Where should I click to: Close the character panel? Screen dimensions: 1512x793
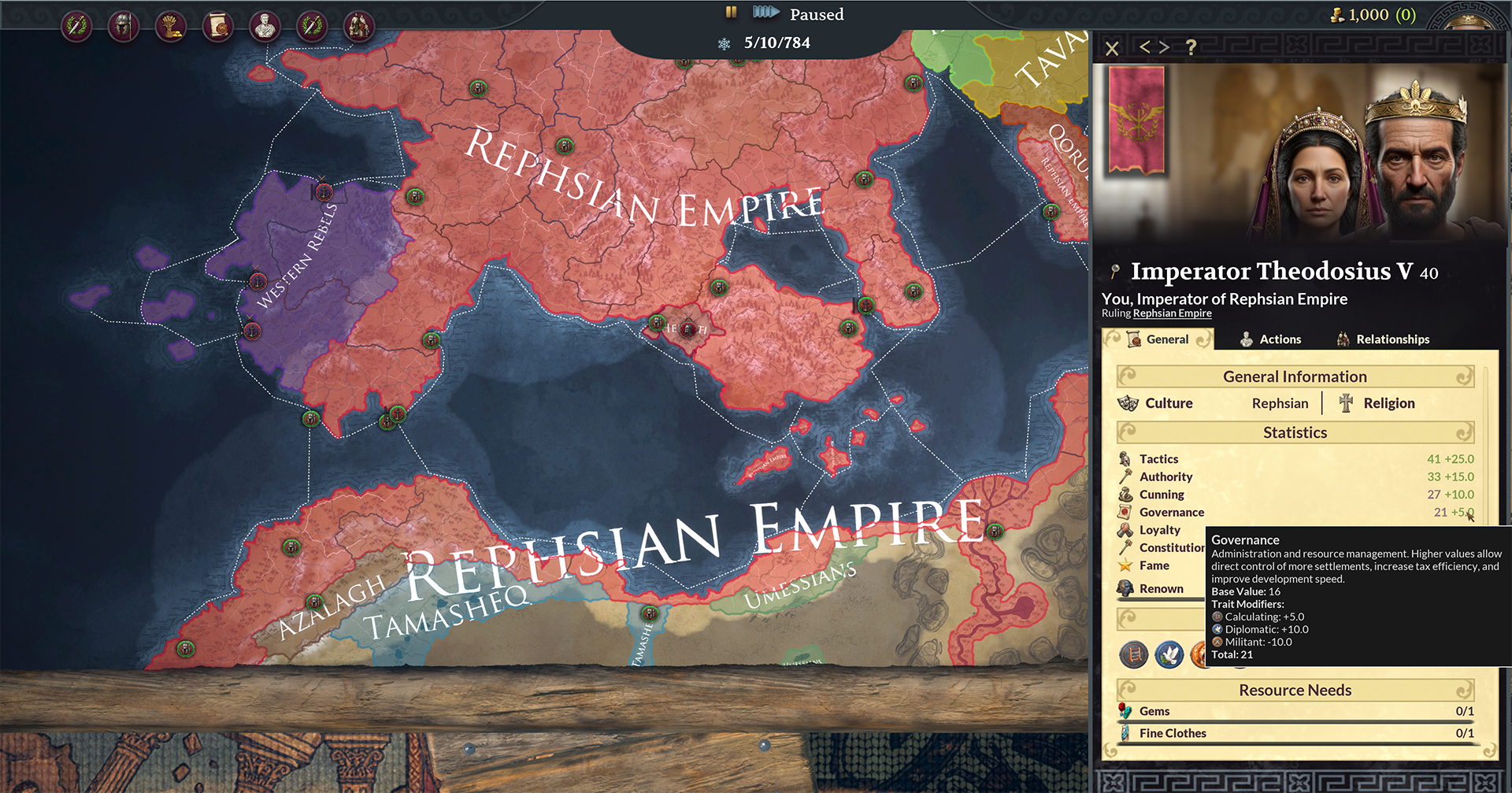[1112, 49]
